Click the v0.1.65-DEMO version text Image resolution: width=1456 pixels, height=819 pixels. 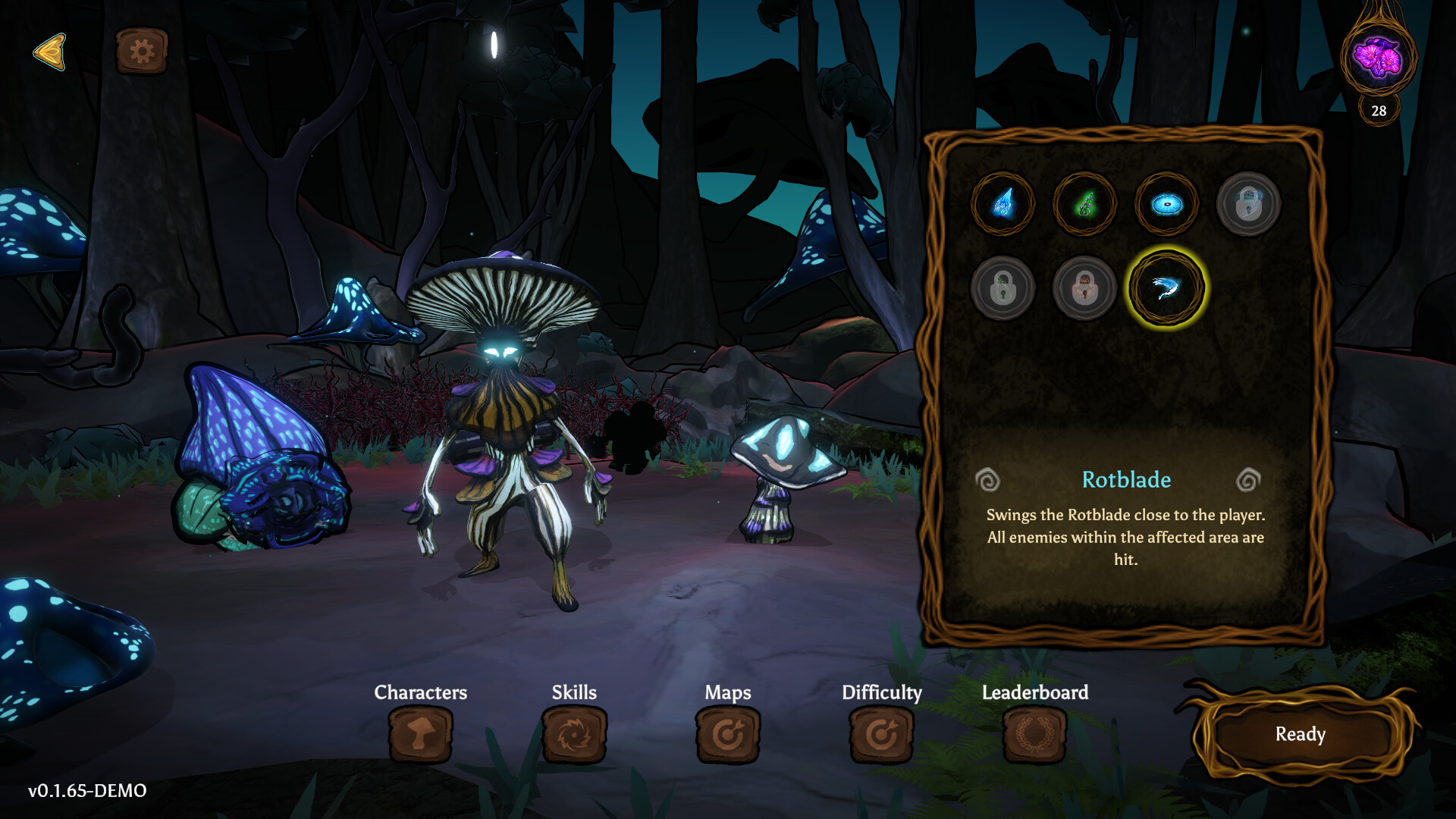click(86, 791)
